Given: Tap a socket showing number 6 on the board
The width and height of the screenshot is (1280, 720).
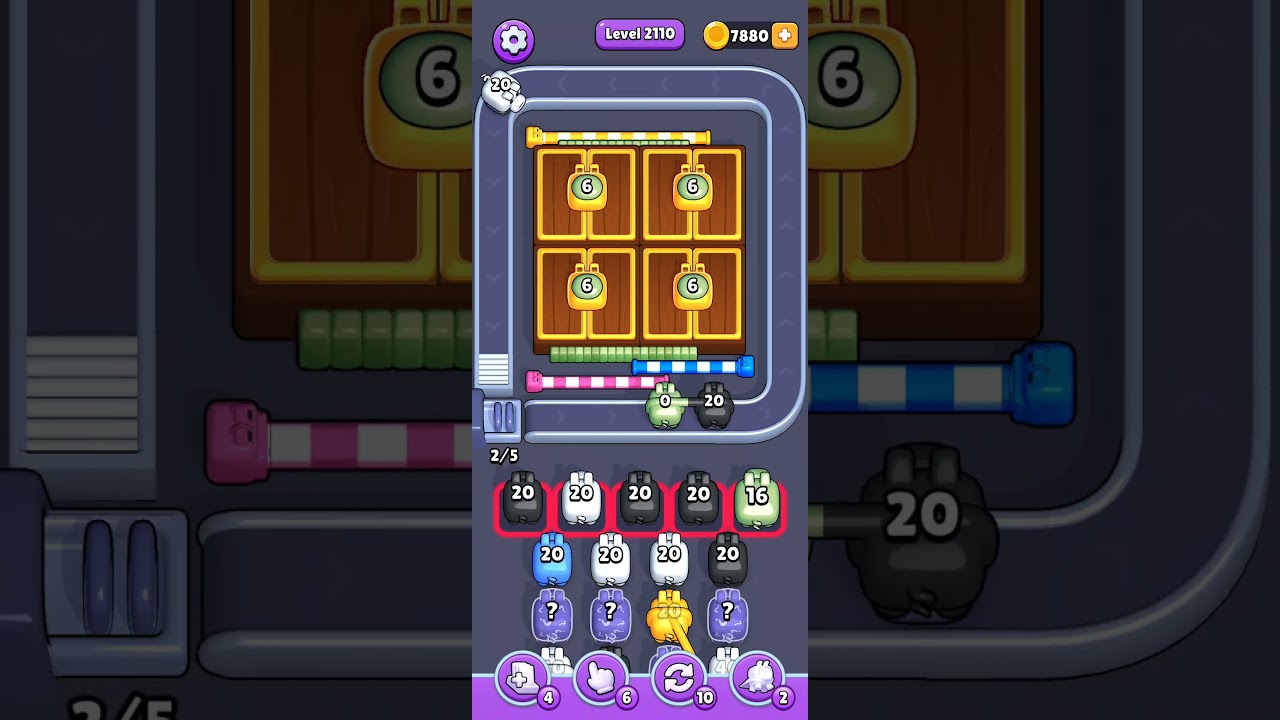Looking at the screenshot, I should point(588,189).
